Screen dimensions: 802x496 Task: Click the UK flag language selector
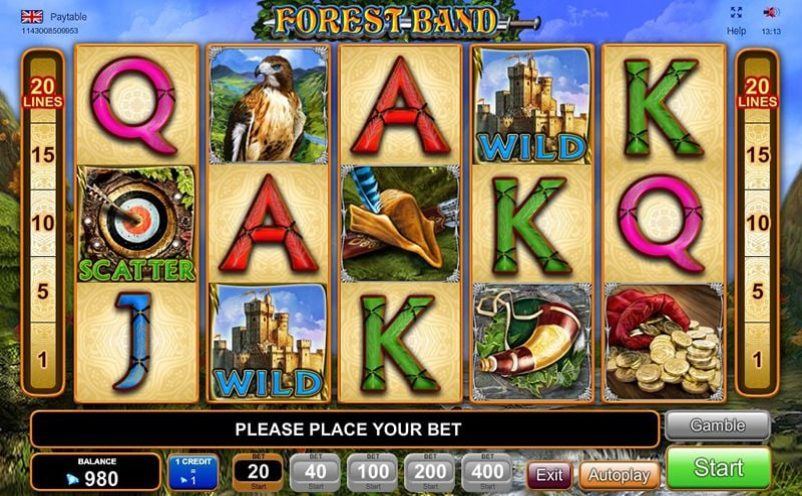tap(32, 17)
